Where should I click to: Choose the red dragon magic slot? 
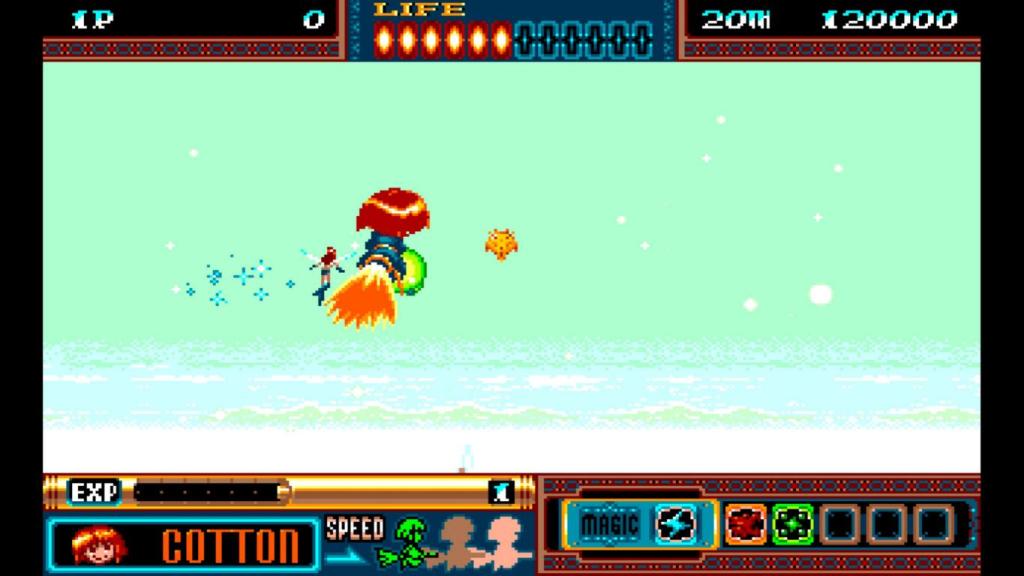pos(745,523)
